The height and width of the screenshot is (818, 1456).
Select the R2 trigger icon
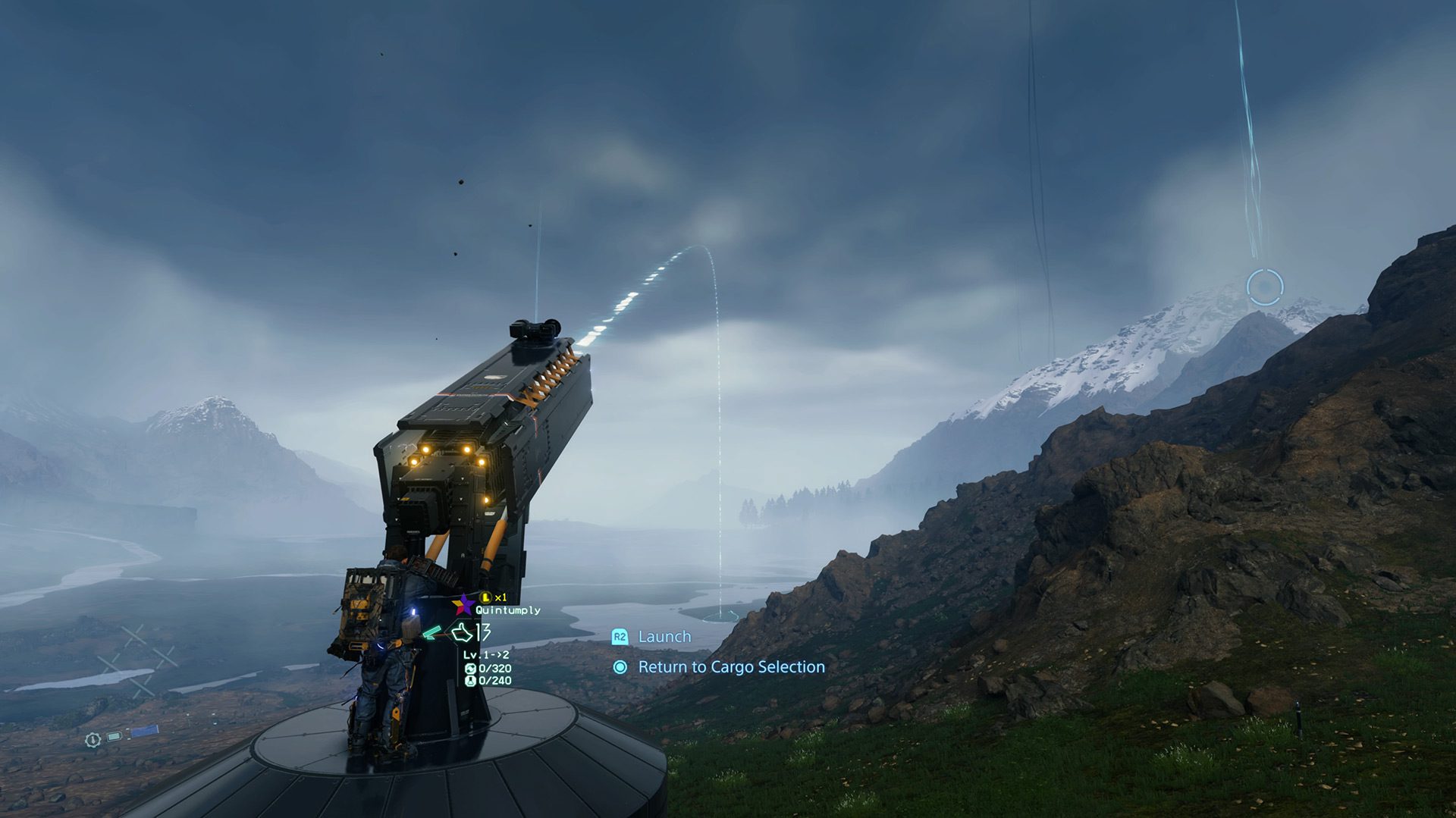[x=619, y=637]
